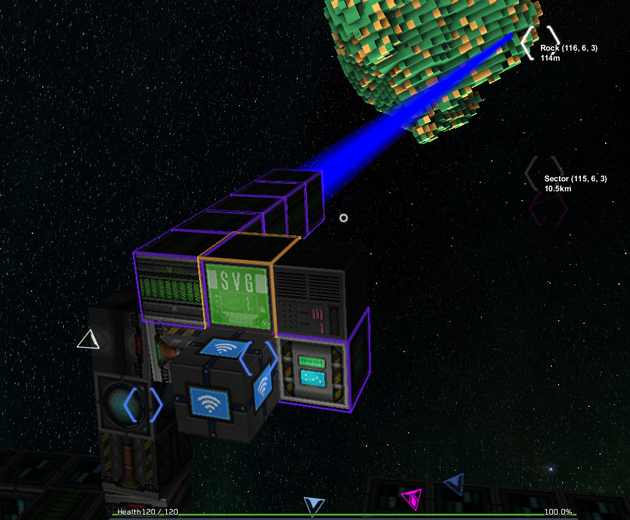Select the Sector (115, 6, 3) waypoint marker

tap(545, 176)
